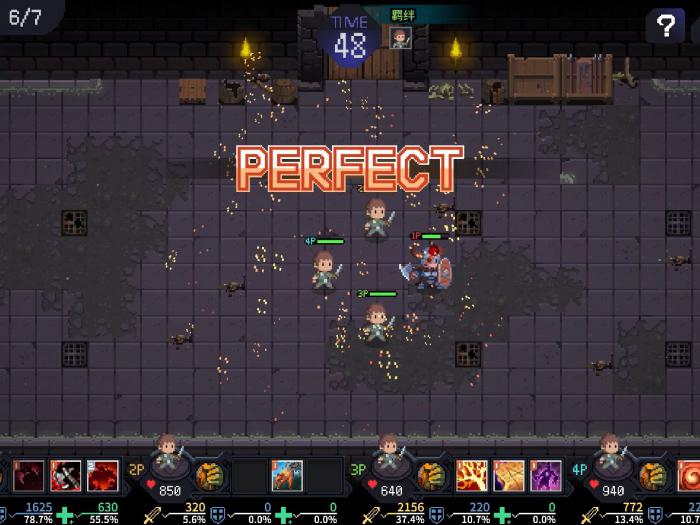The width and height of the screenshot is (700, 525).
Task: Select the dark red claw skill icon
Action: click(x=28, y=474)
